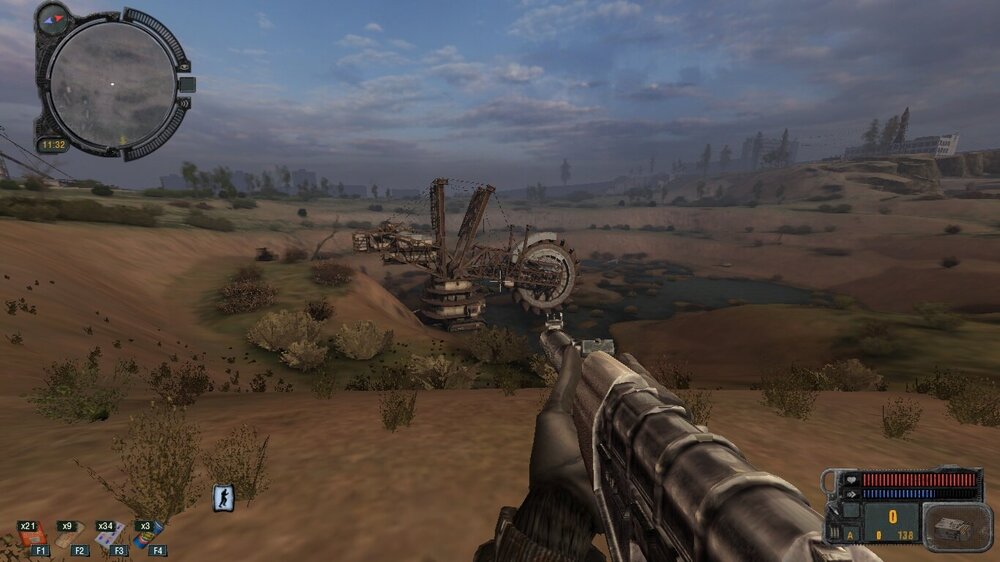Select the F3 pill blister pack slot
Screen dimensions: 1000x562
pos(110,537)
